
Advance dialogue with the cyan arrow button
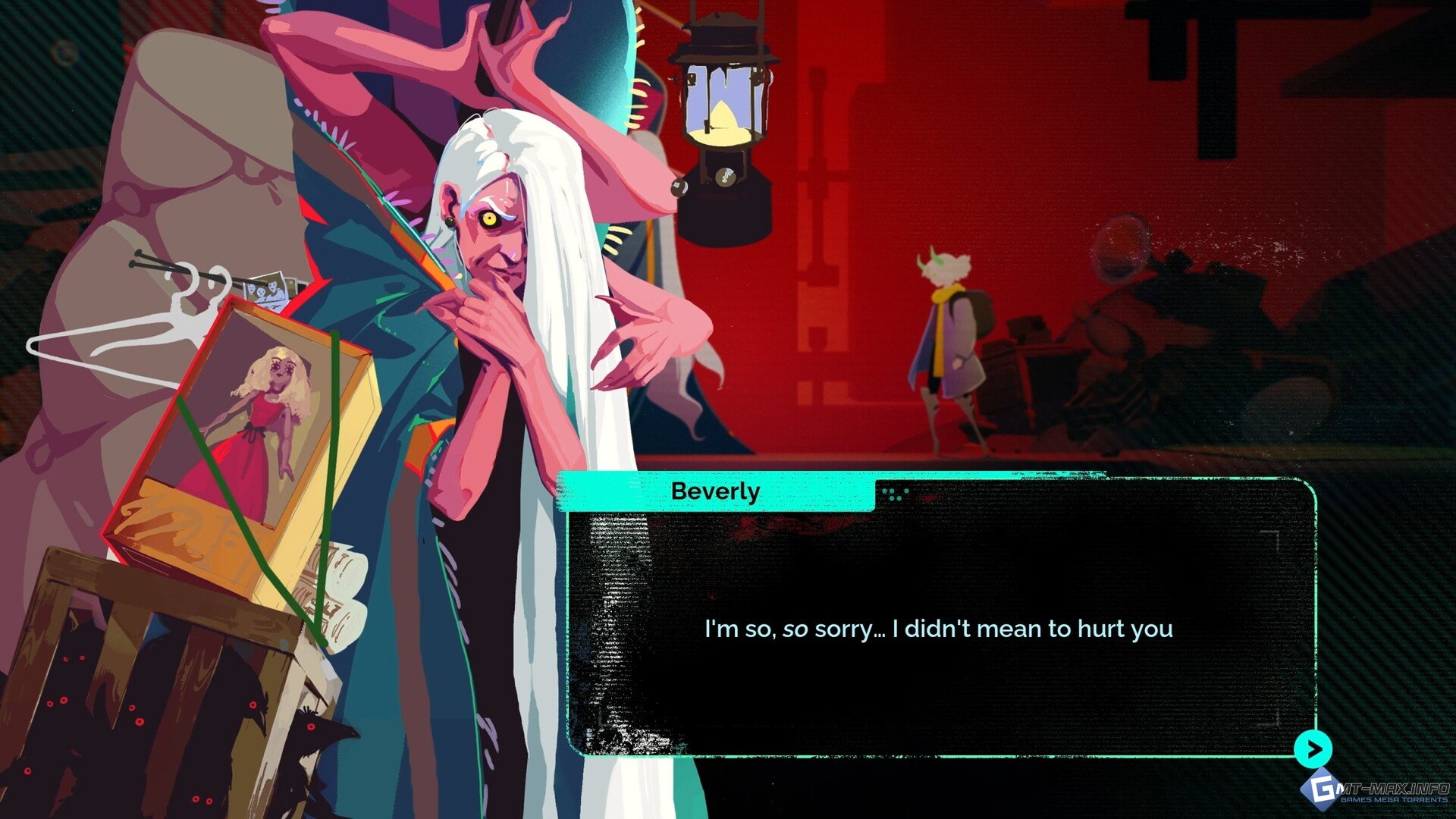(1313, 749)
